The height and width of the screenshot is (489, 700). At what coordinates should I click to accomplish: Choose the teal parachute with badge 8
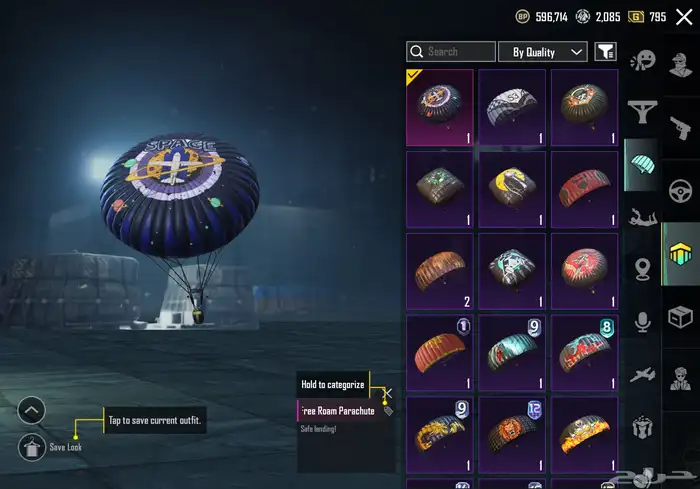click(585, 353)
